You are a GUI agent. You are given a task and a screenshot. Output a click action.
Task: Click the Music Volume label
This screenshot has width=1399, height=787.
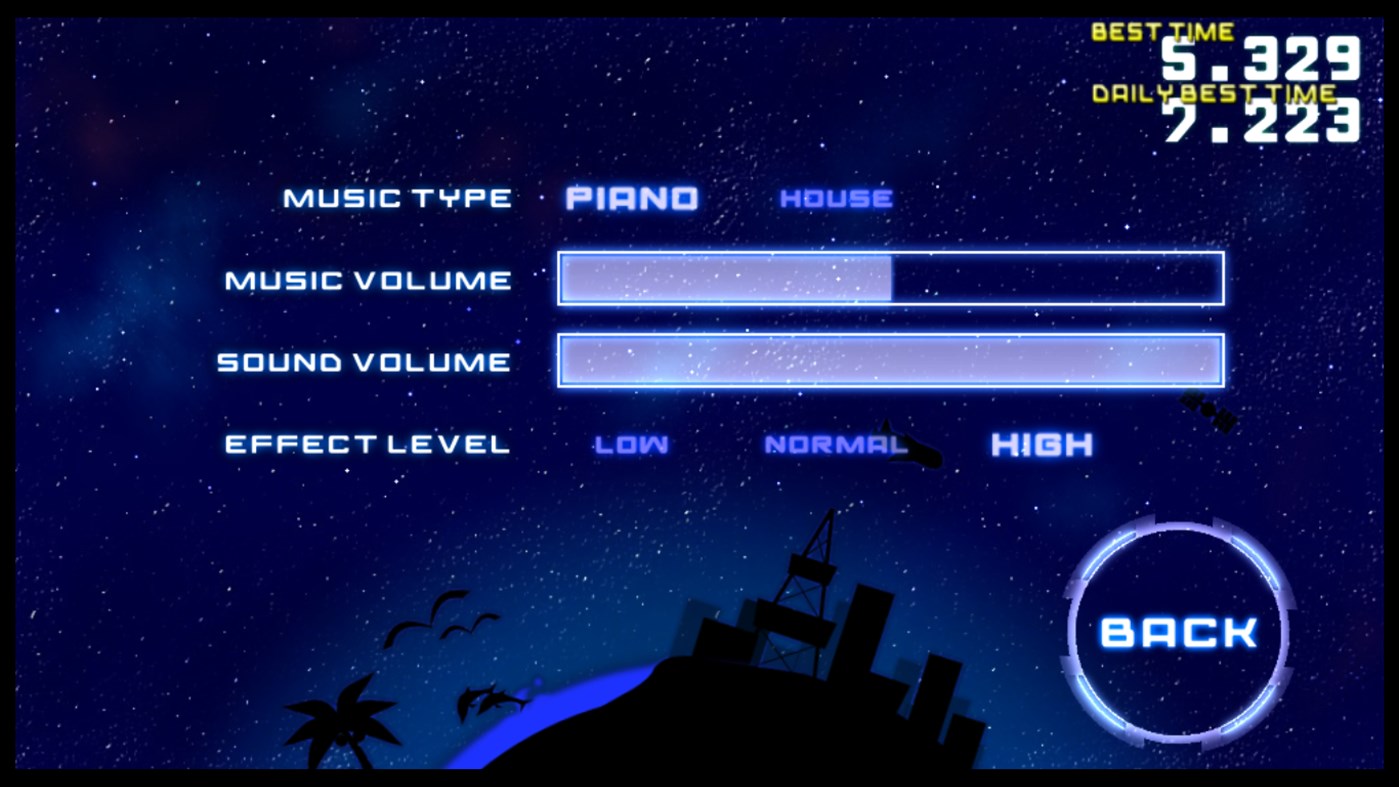coord(365,280)
